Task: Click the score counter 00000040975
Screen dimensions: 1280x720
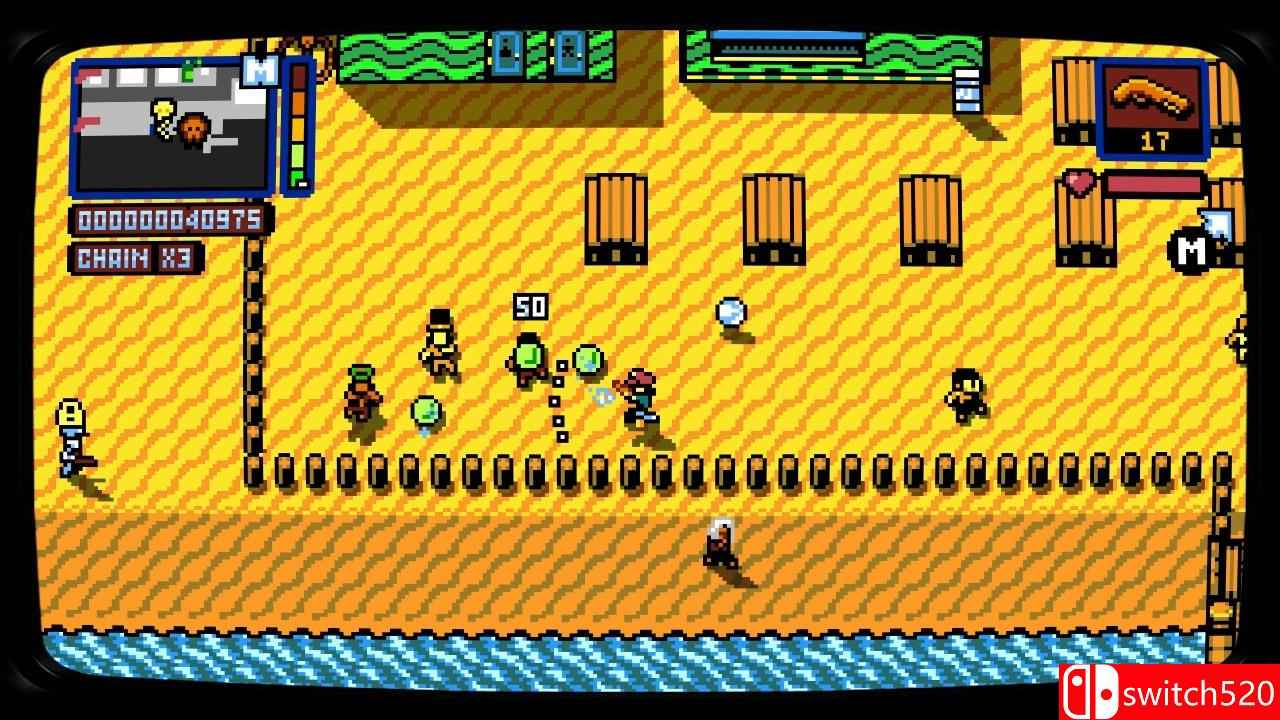Action: 168,218
